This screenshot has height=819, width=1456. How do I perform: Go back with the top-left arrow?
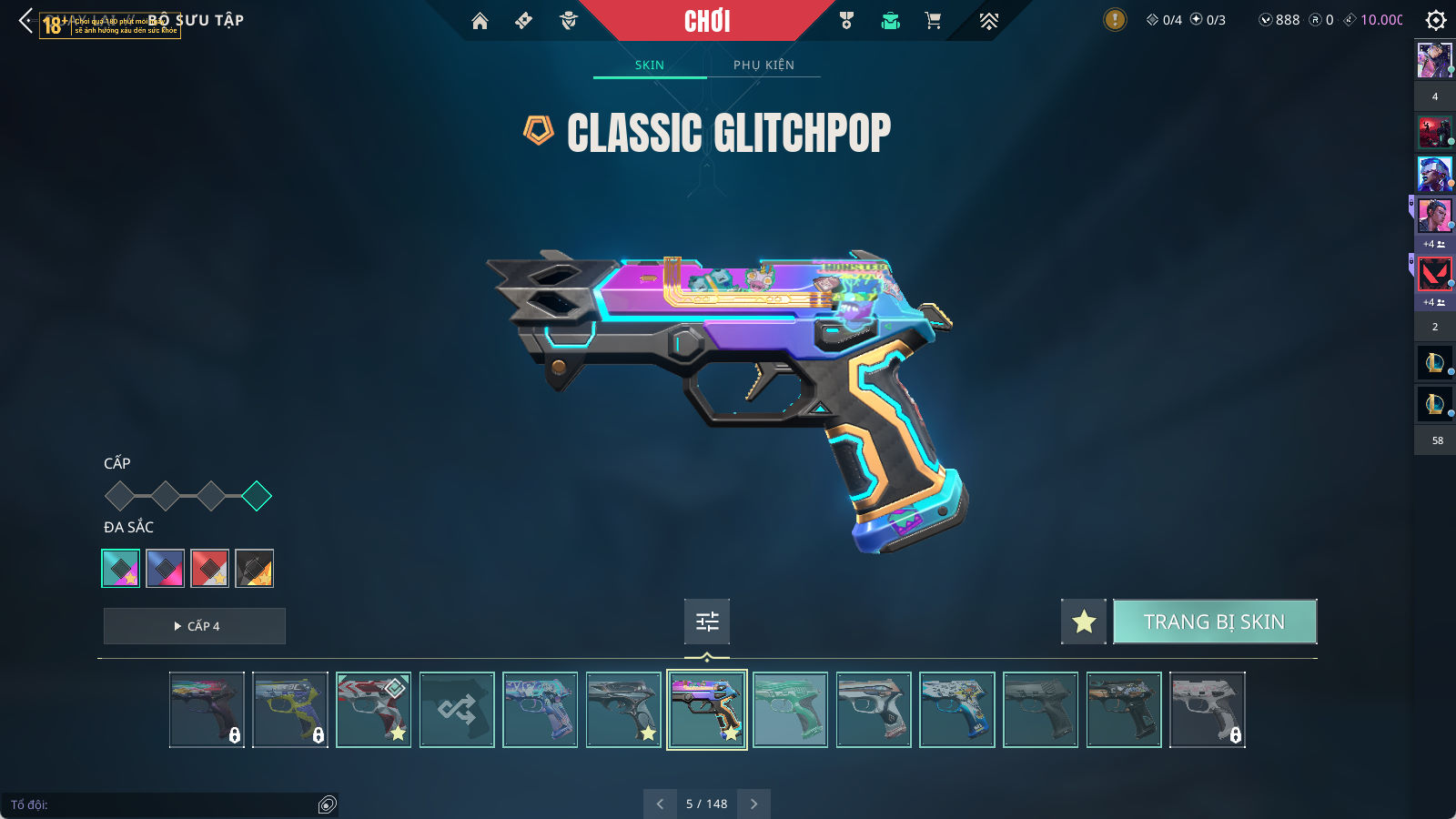[25, 21]
